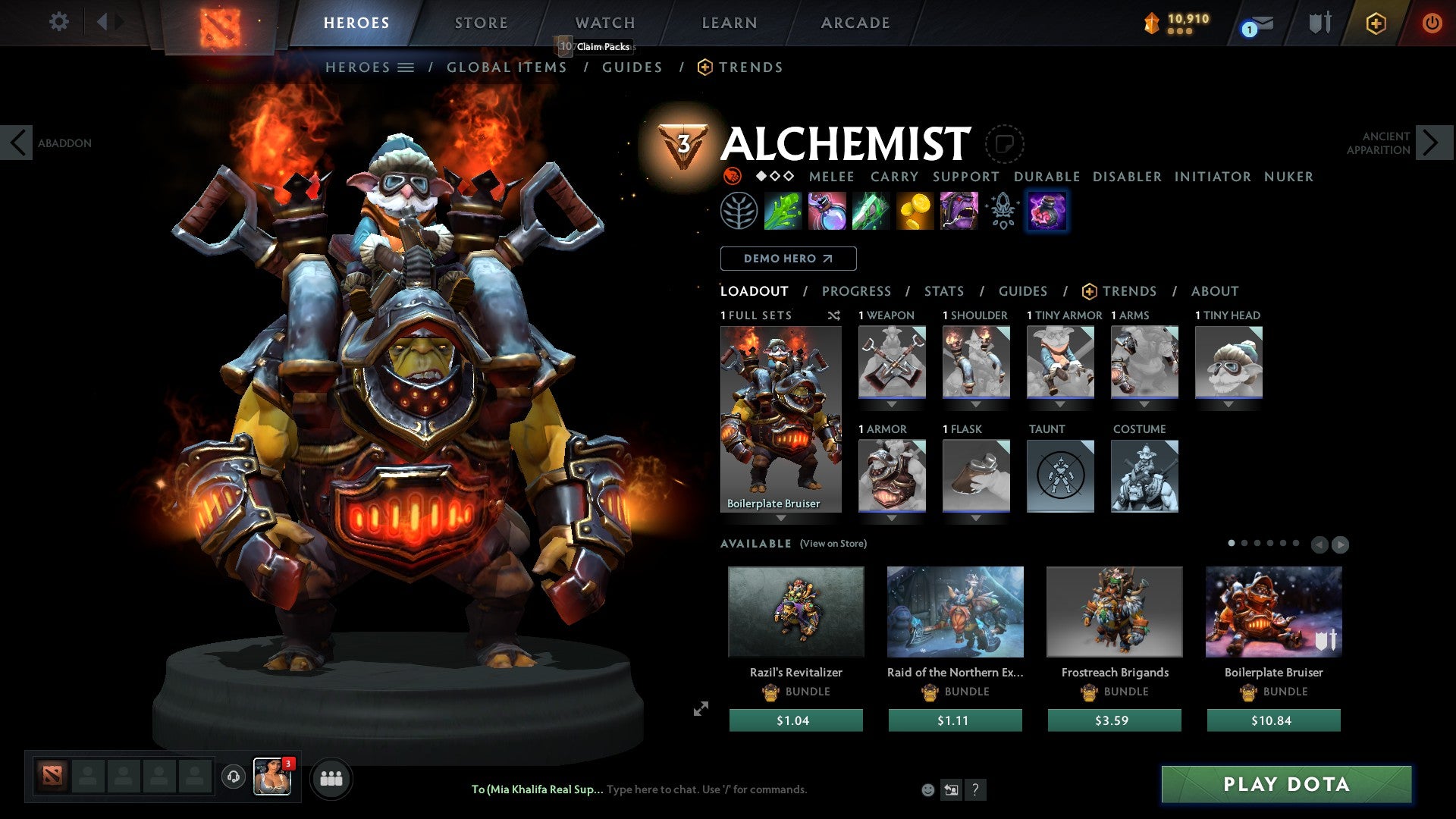This screenshot has height=819, width=1456.
Task: Select the Frostreach Brigands bundle thumbnail
Action: (1114, 611)
